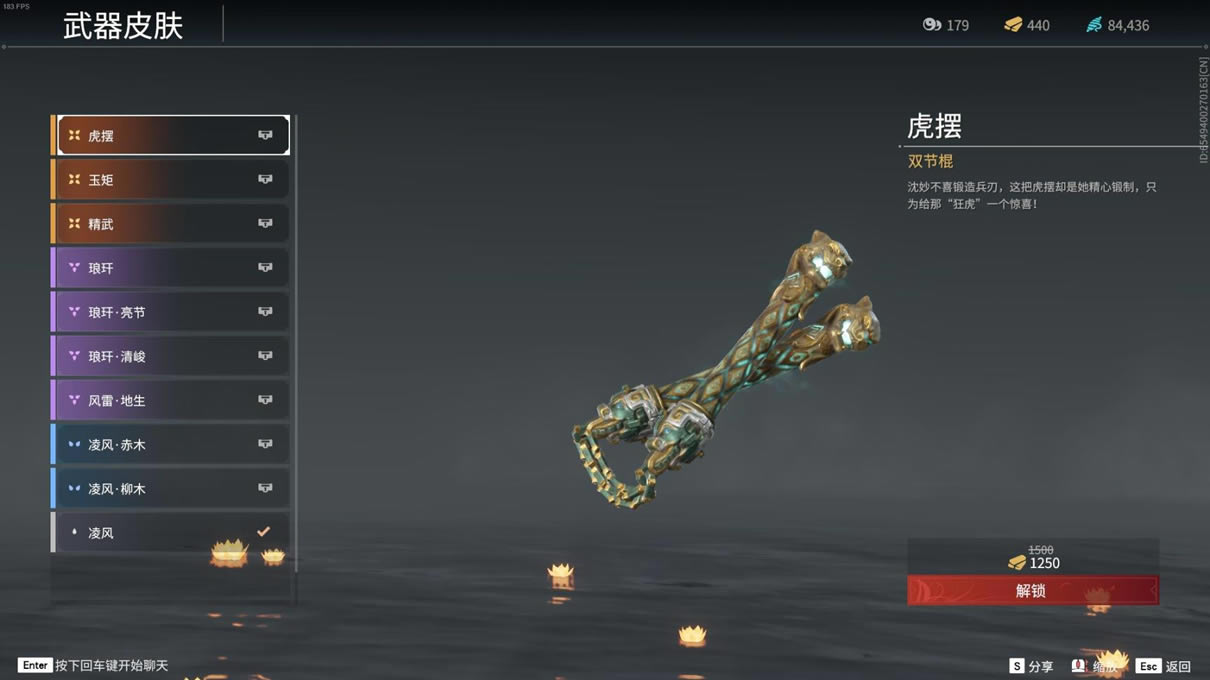Unlock the skin with the red 解锁 button
This screenshot has width=1210, height=680.
click(x=1032, y=590)
